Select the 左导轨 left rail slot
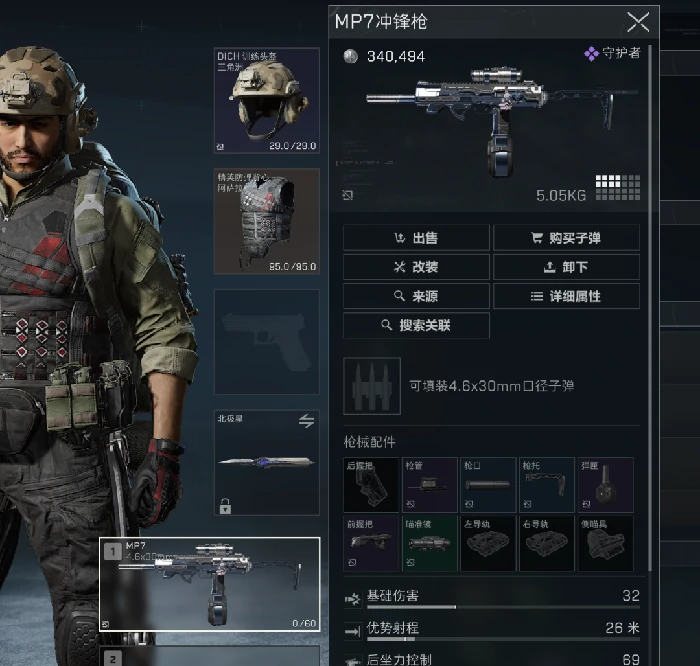700x666 pixels. tap(487, 544)
